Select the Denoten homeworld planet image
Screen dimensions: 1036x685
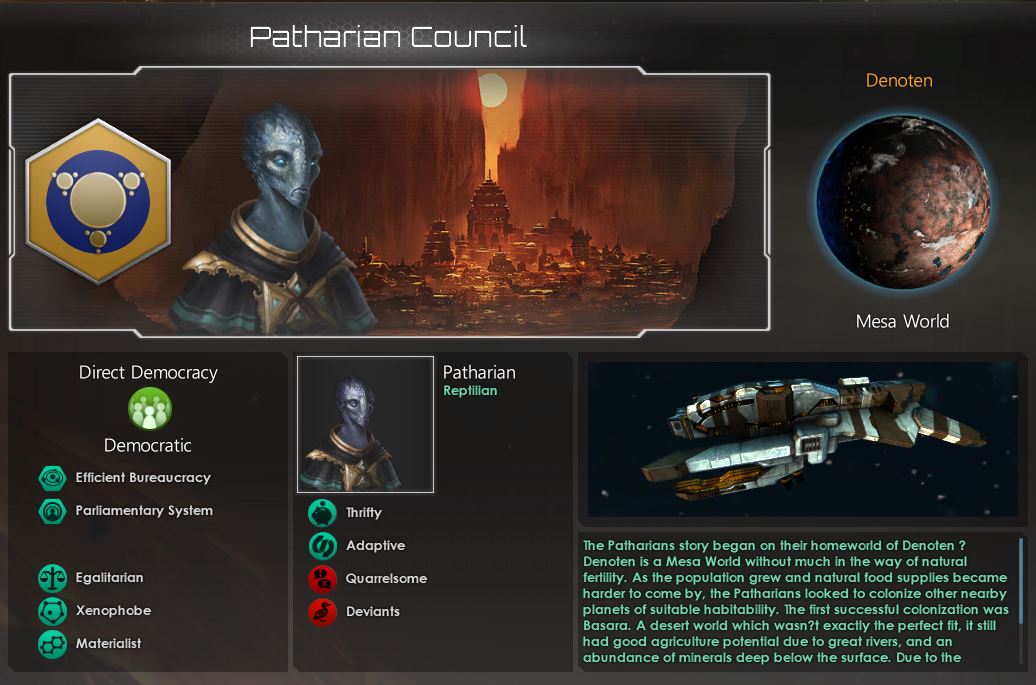pyautogui.click(x=902, y=202)
